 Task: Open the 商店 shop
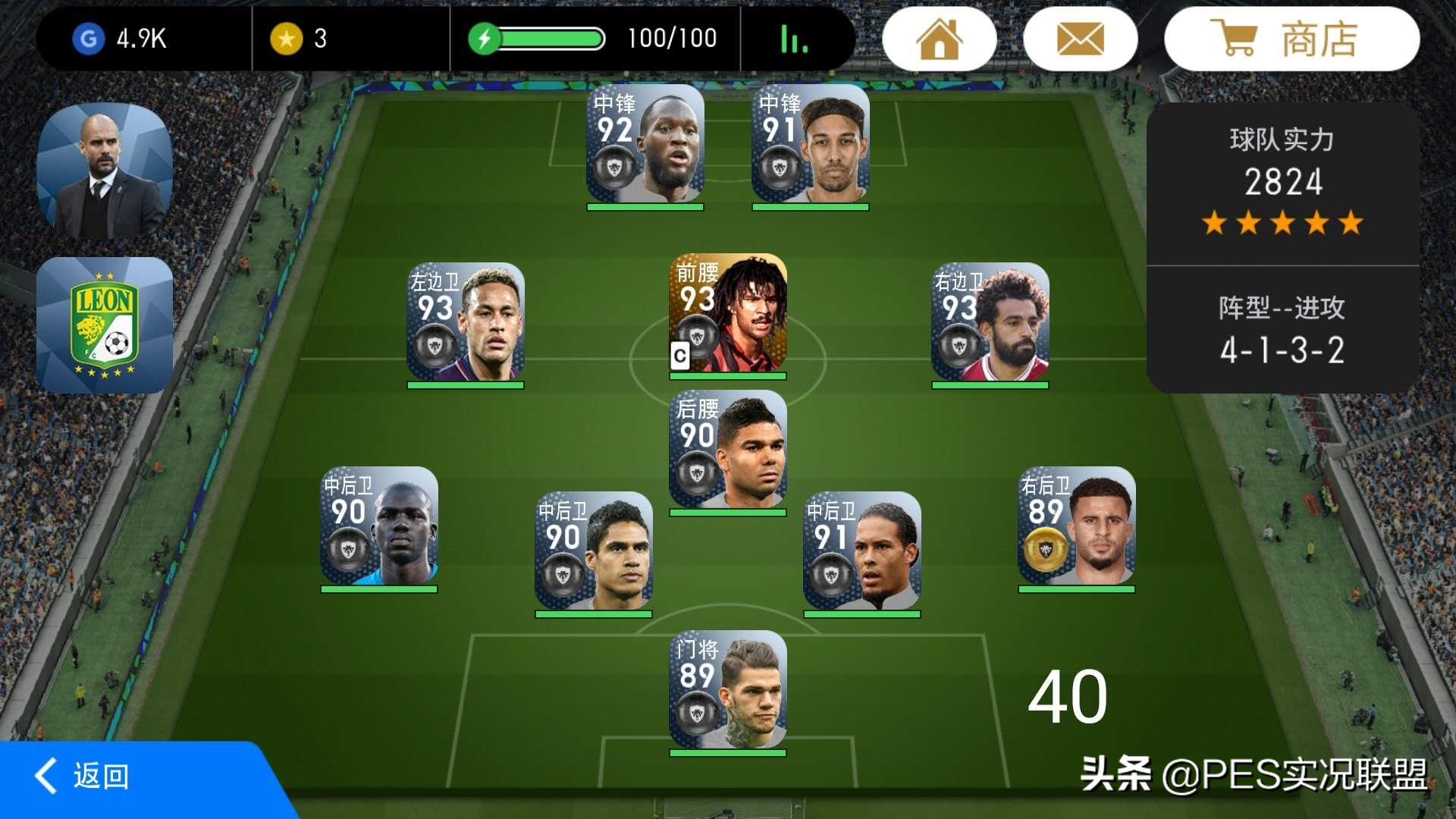click(1291, 39)
